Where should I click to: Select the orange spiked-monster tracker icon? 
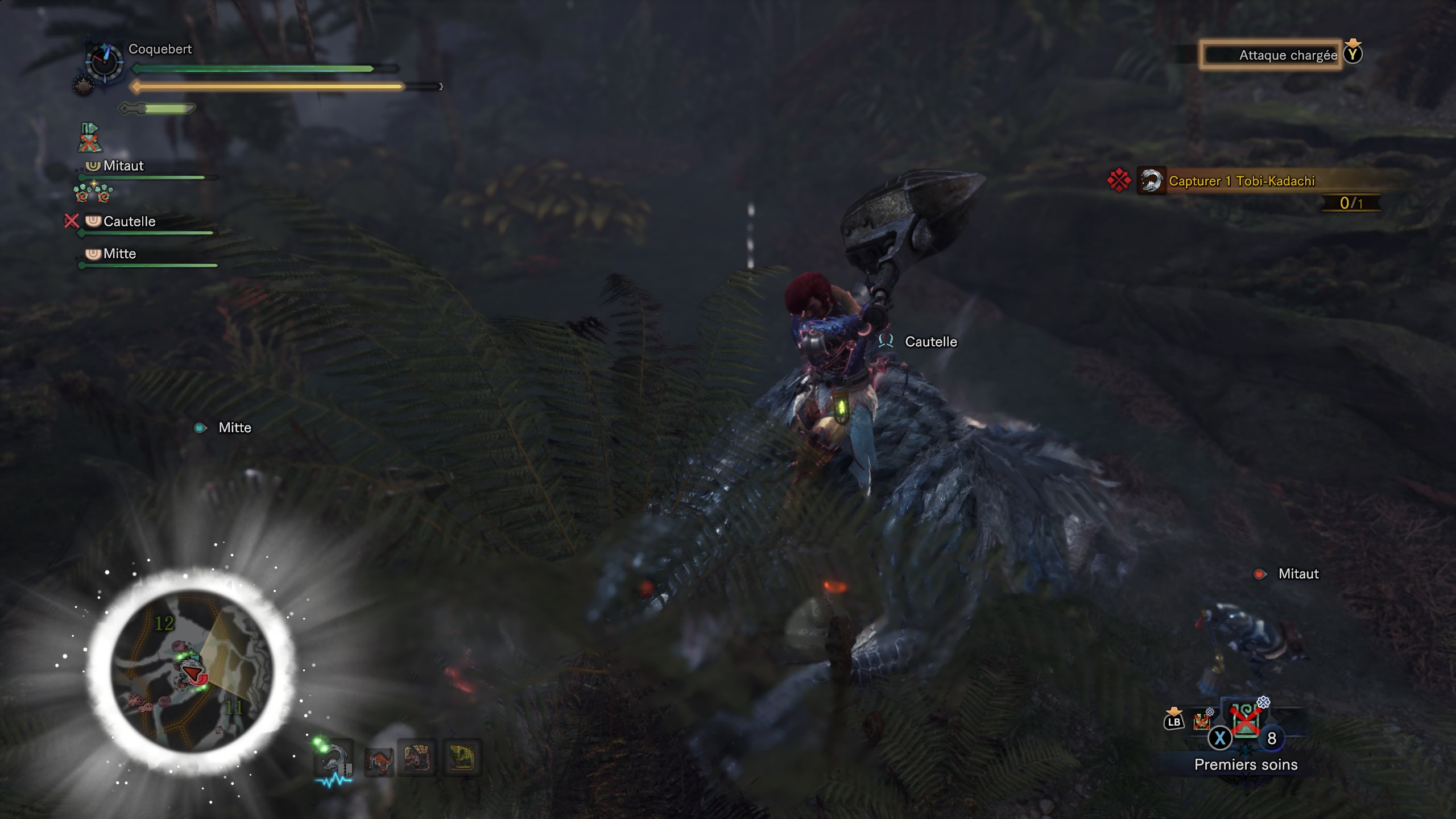click(378, 758)
